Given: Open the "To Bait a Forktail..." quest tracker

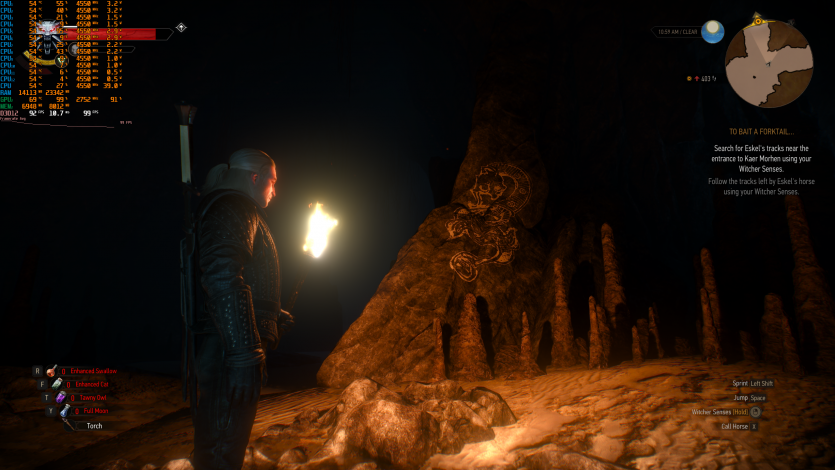Looking at the screenshot, I should point(761,131).
